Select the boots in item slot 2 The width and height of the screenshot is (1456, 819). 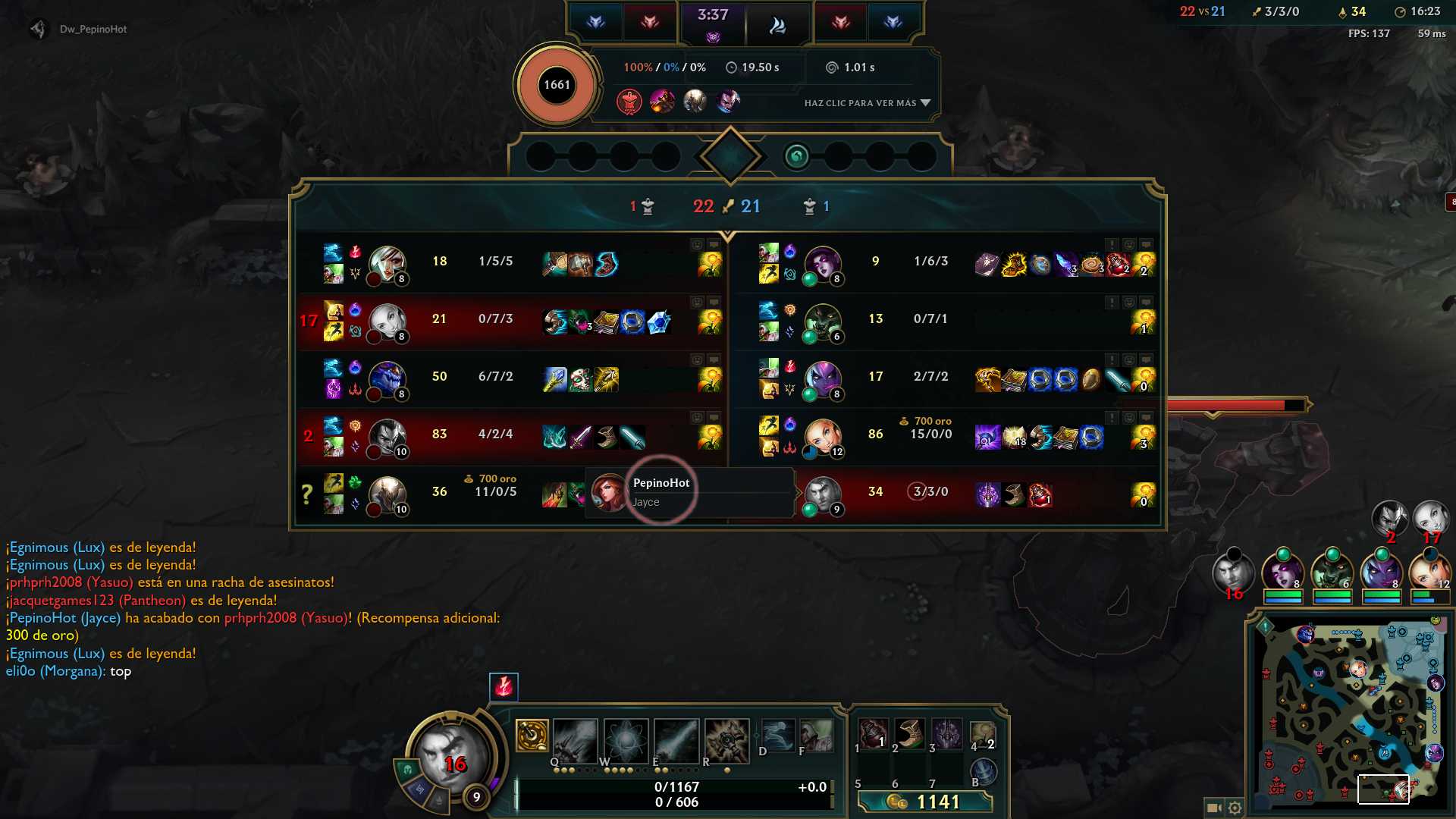909,733
